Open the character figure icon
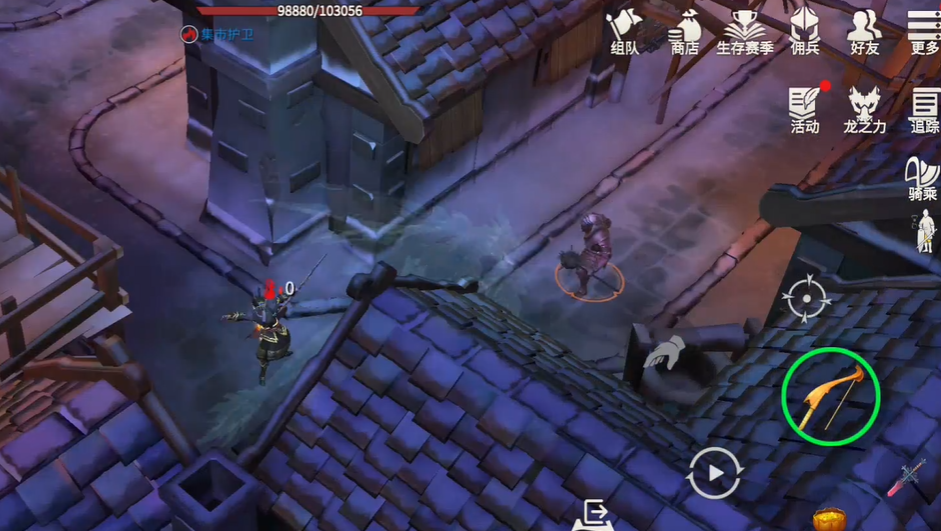941x531 pixels. click(927, 231)
